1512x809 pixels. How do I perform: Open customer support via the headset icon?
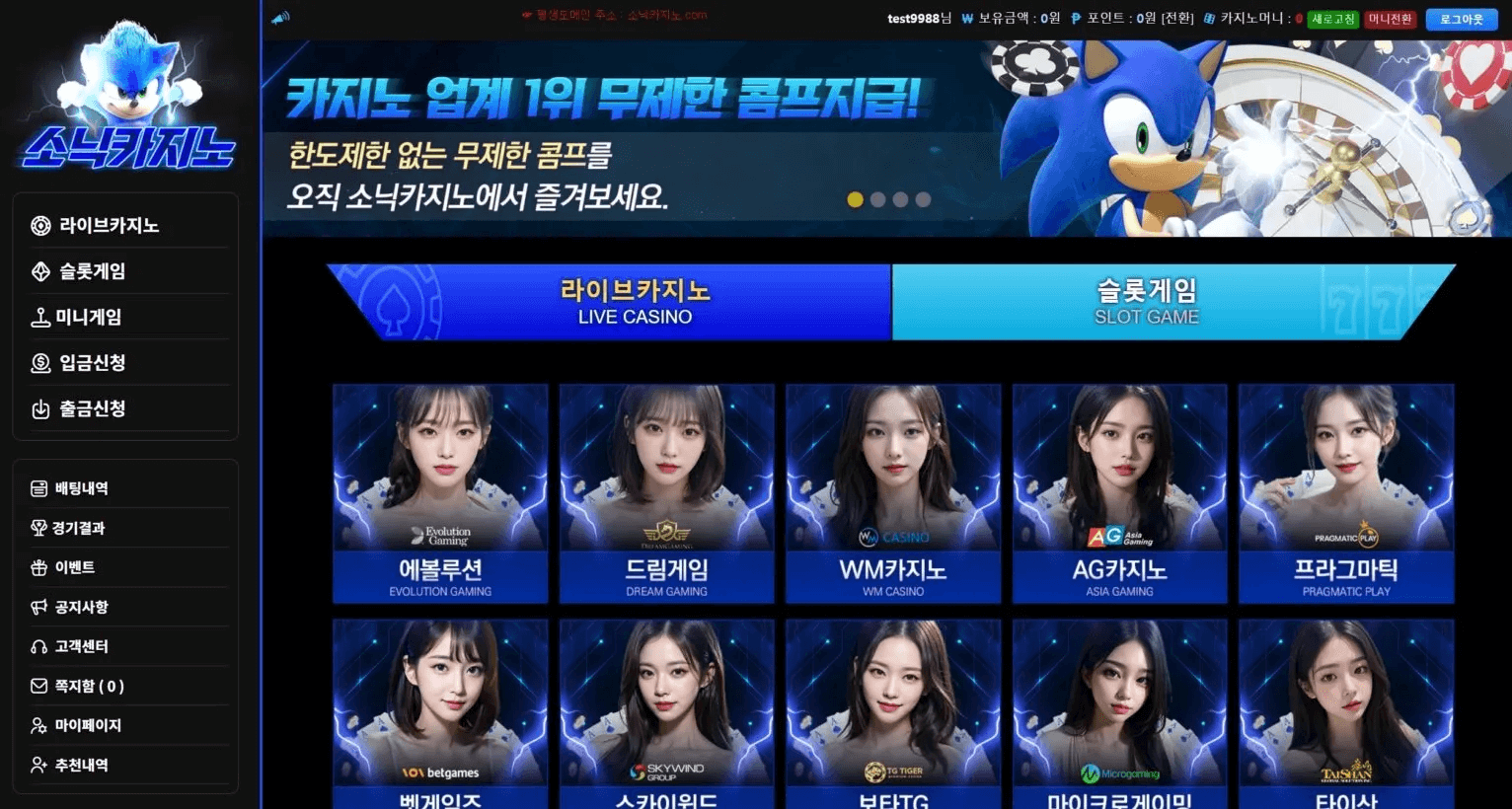coord(38,646)
